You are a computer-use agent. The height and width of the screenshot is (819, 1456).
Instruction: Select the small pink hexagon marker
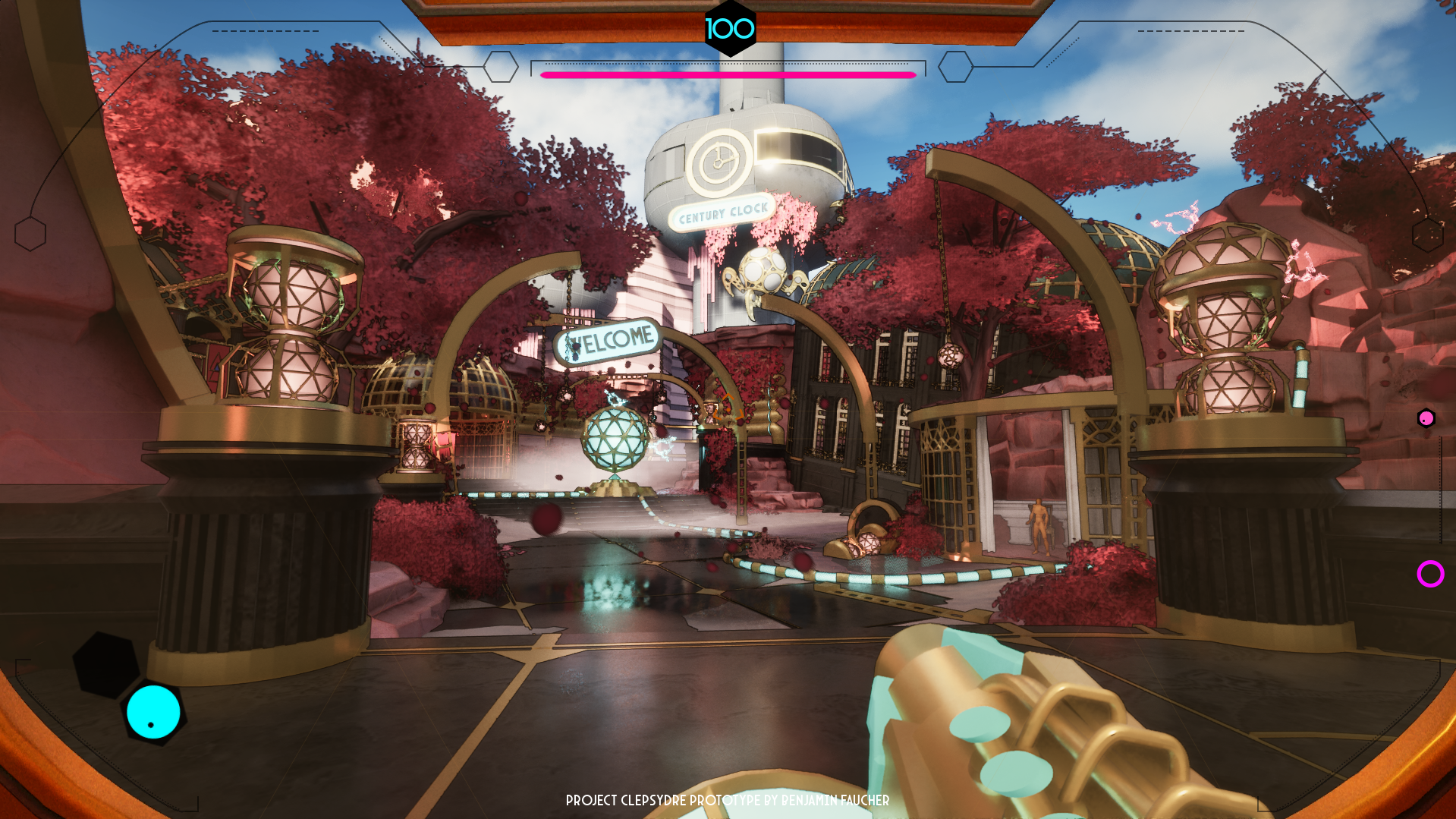tap(1426, 418)
